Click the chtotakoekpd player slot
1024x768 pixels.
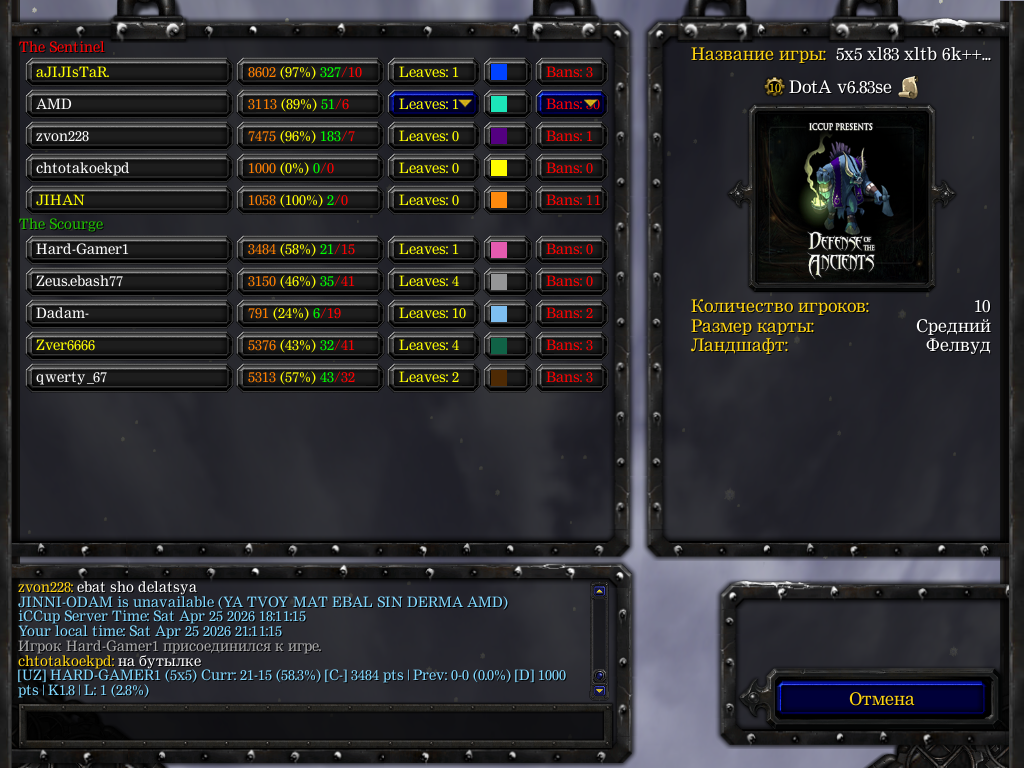(129, 168)
